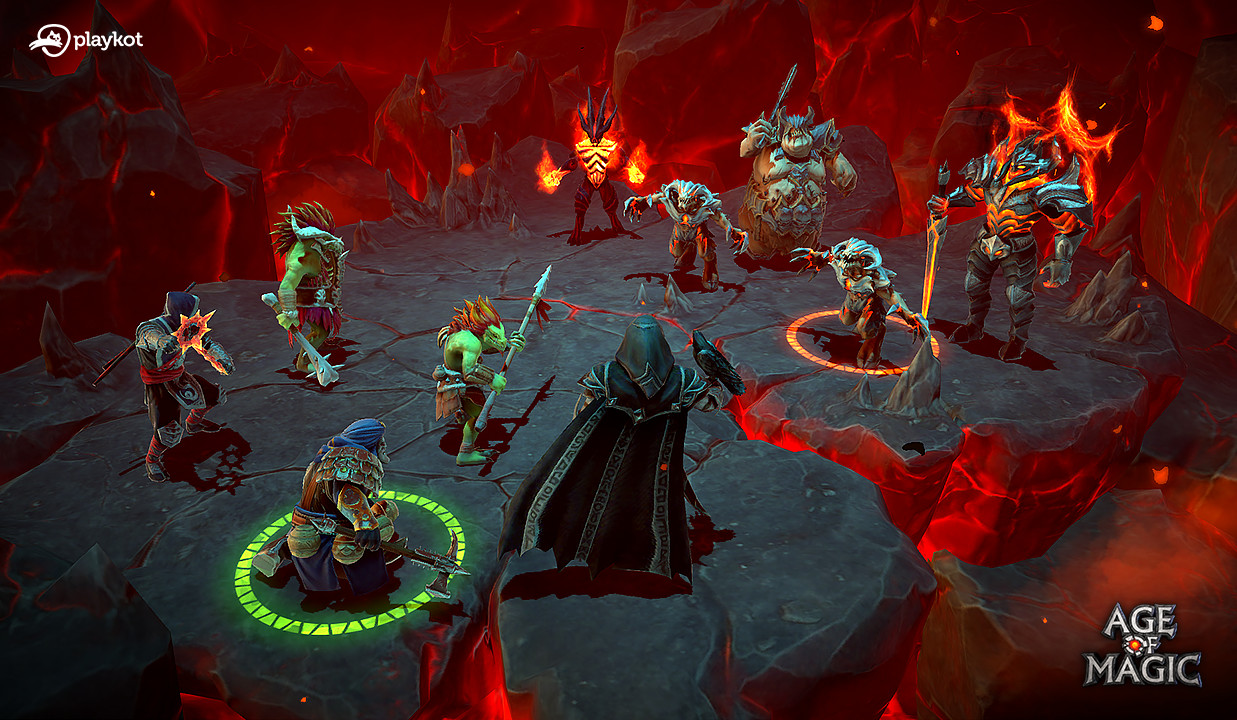Target the skeletal enemy in the orange ring
1237x720 pixels.
(x=863, y=297)
